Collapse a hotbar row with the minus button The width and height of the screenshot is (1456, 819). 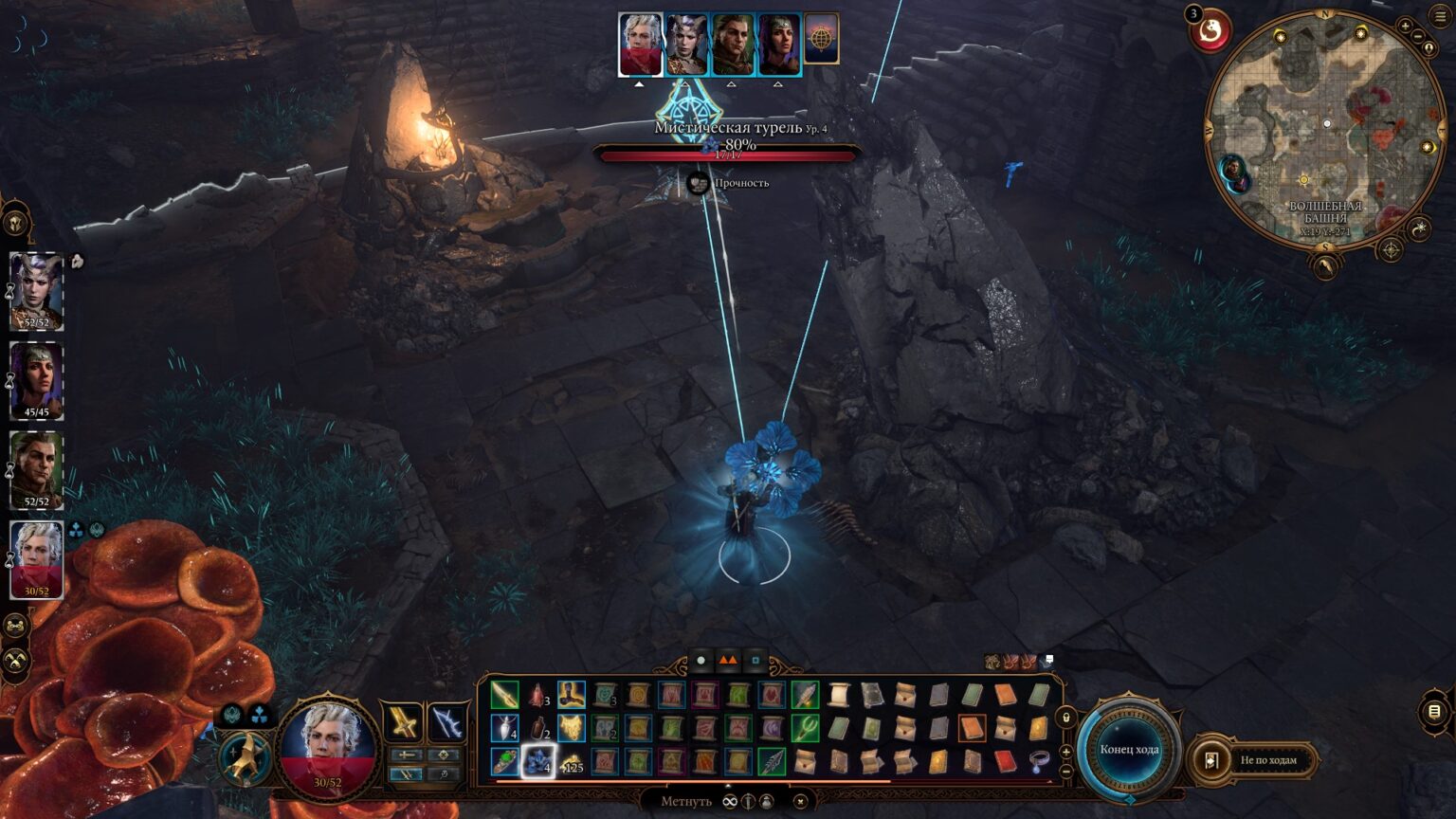tap(1065, 770)
